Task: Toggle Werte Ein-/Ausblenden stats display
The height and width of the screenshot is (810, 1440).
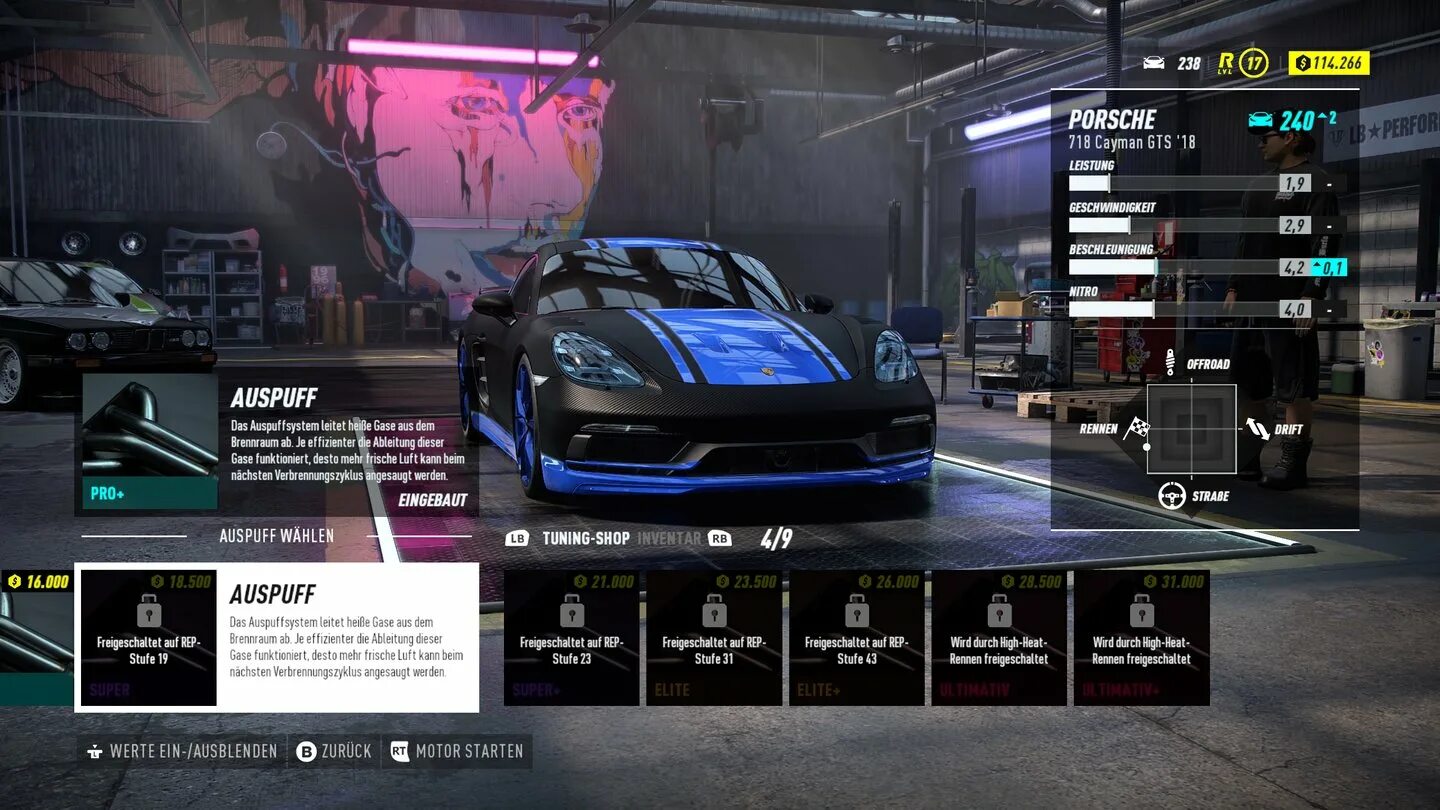Action: tap(182, 751)
